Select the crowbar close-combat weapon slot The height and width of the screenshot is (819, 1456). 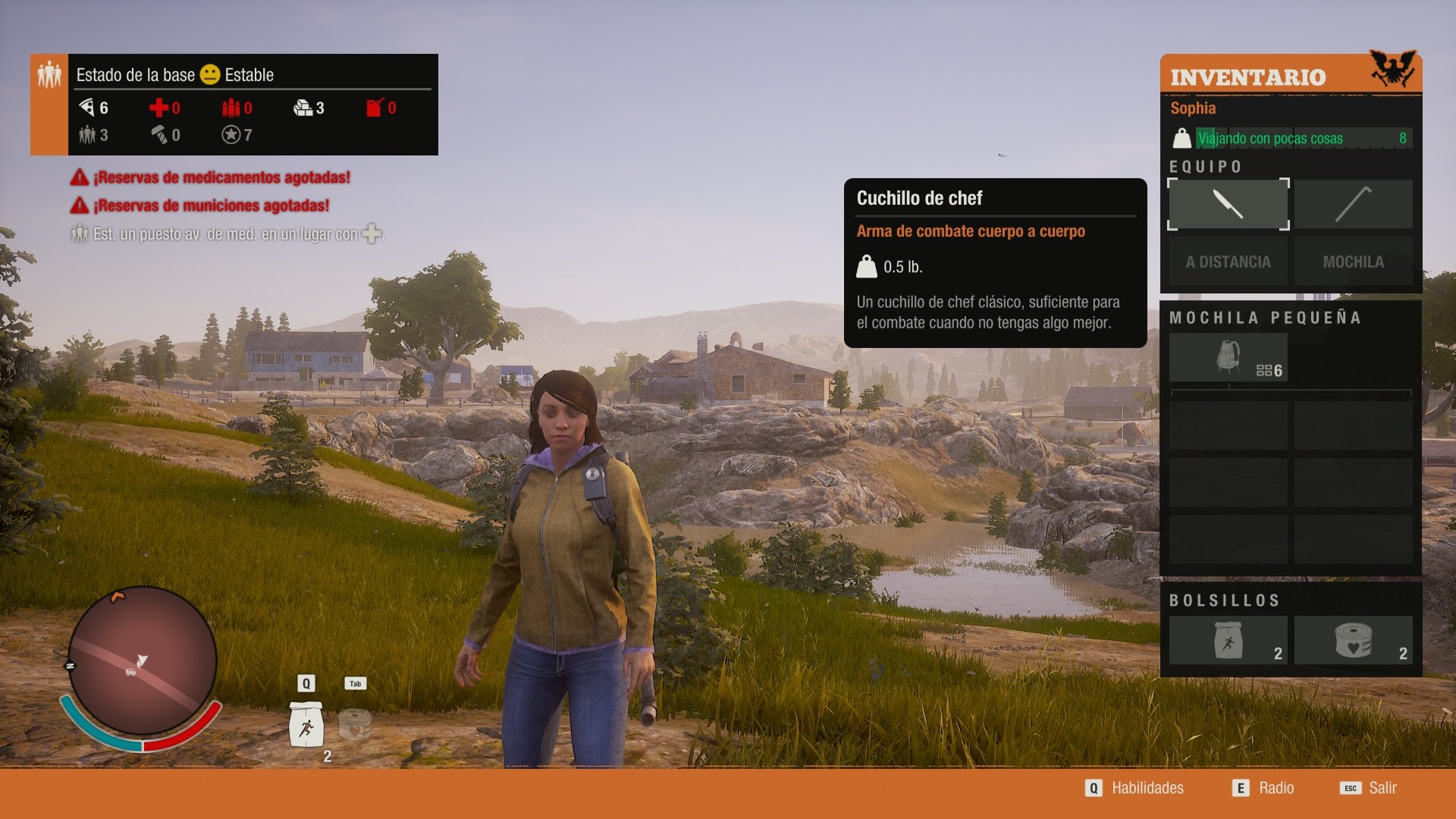point(1353,204)
